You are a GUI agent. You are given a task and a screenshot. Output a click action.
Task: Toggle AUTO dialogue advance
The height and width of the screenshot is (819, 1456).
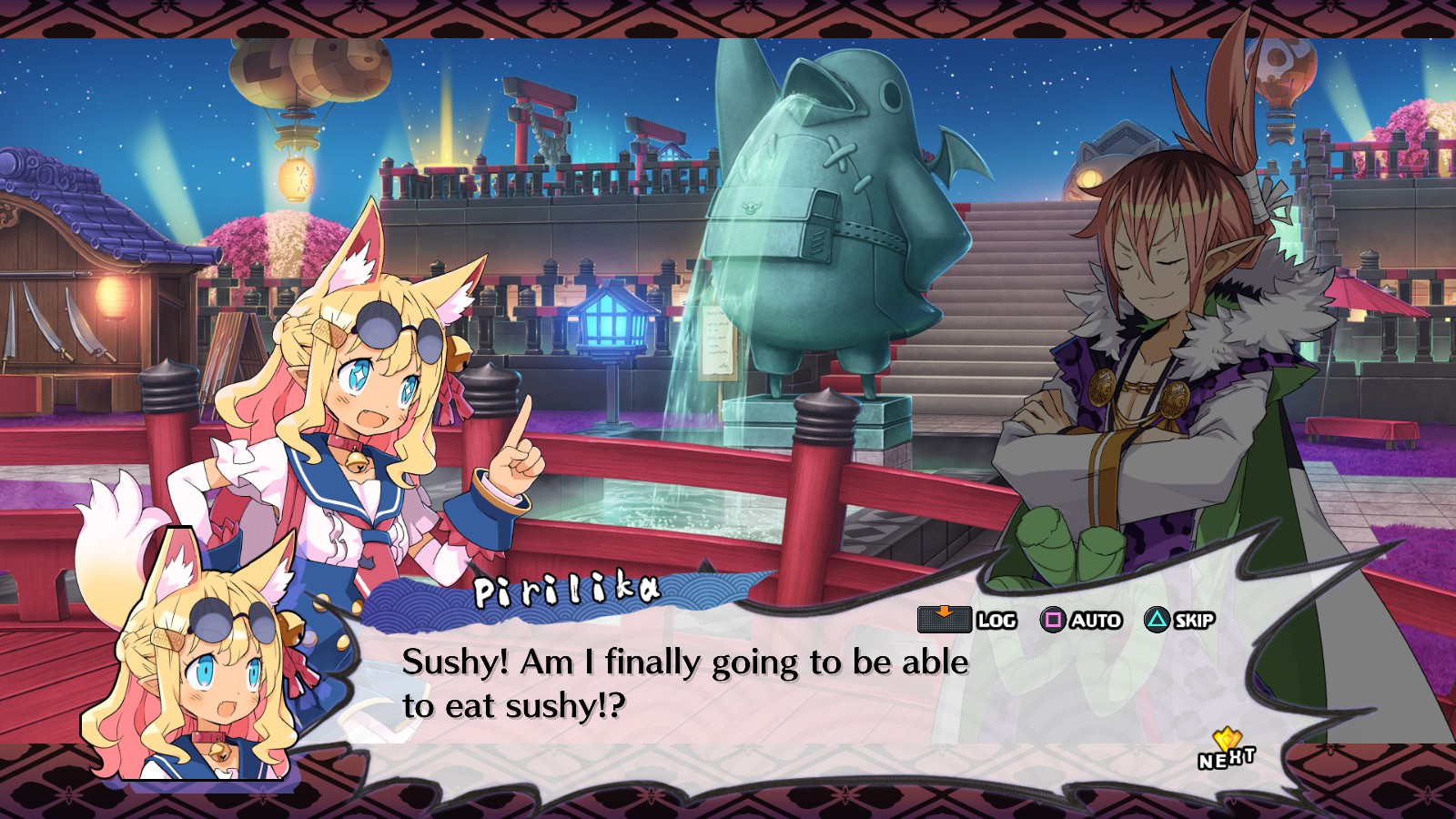point(1080,621)
